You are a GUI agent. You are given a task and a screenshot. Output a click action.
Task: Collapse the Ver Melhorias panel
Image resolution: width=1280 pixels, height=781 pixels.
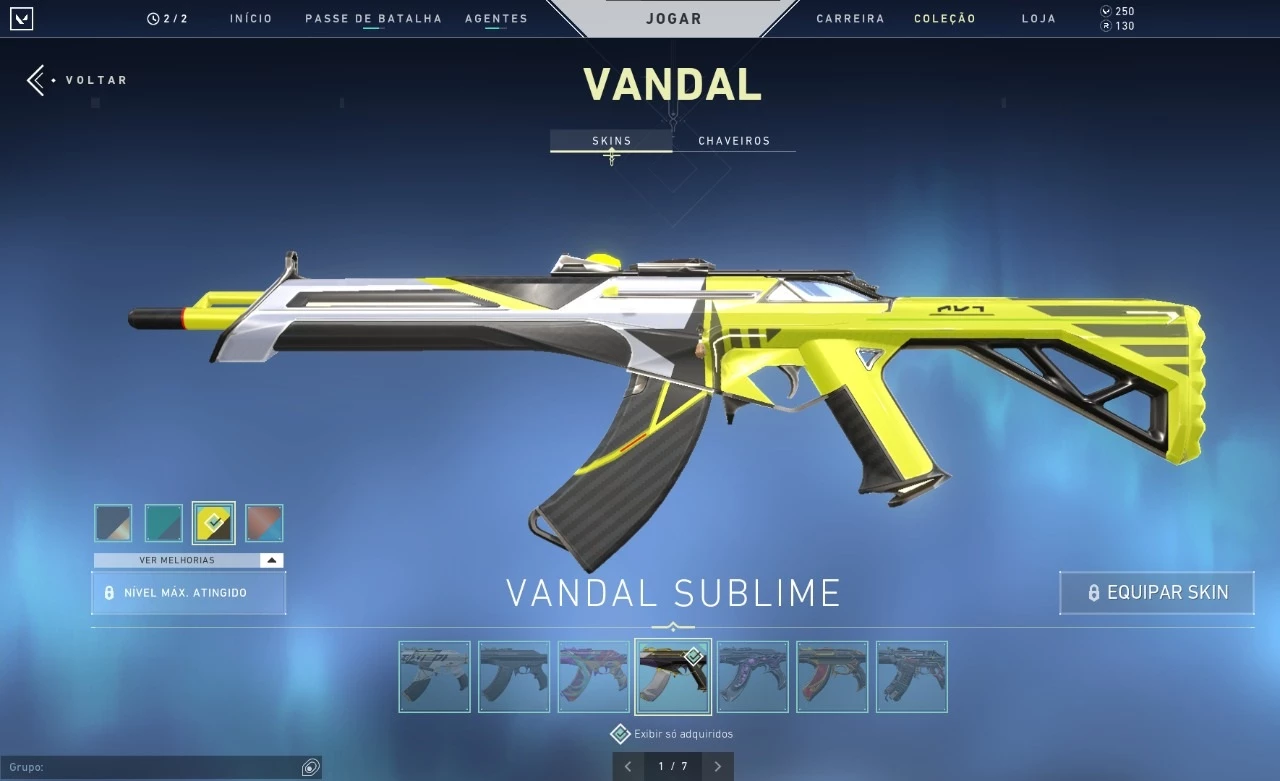point(271,560)
